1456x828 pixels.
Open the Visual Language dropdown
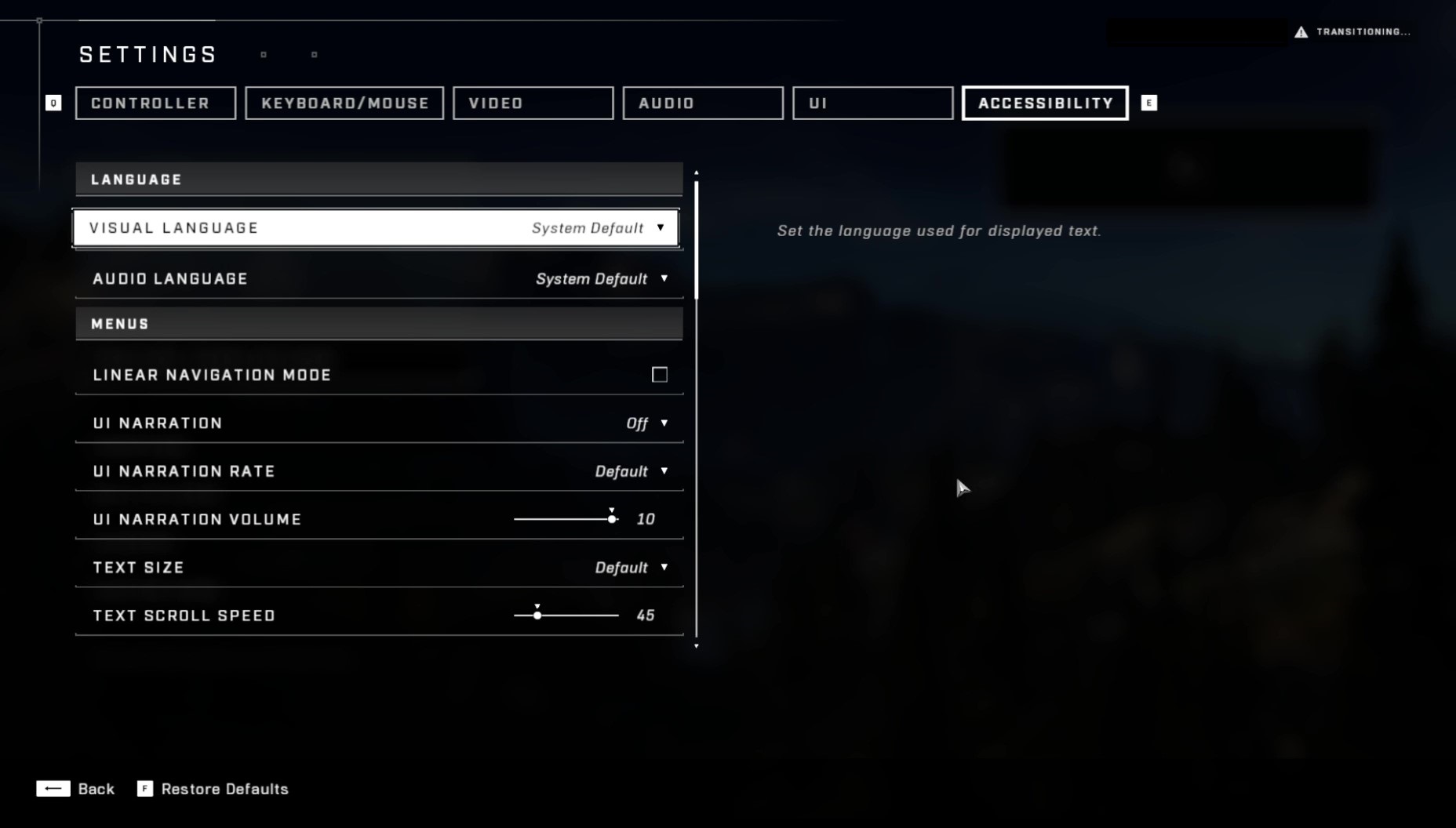[x=661, y=228]
